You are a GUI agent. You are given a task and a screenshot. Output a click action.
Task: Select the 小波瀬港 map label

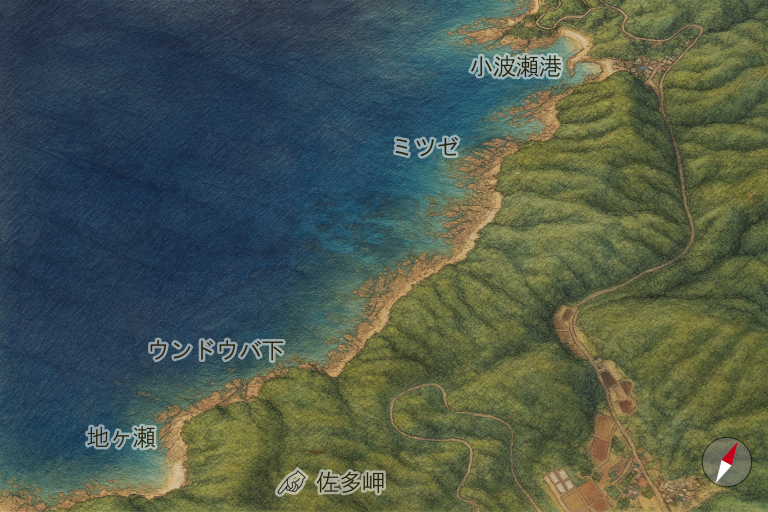point(516,67)
